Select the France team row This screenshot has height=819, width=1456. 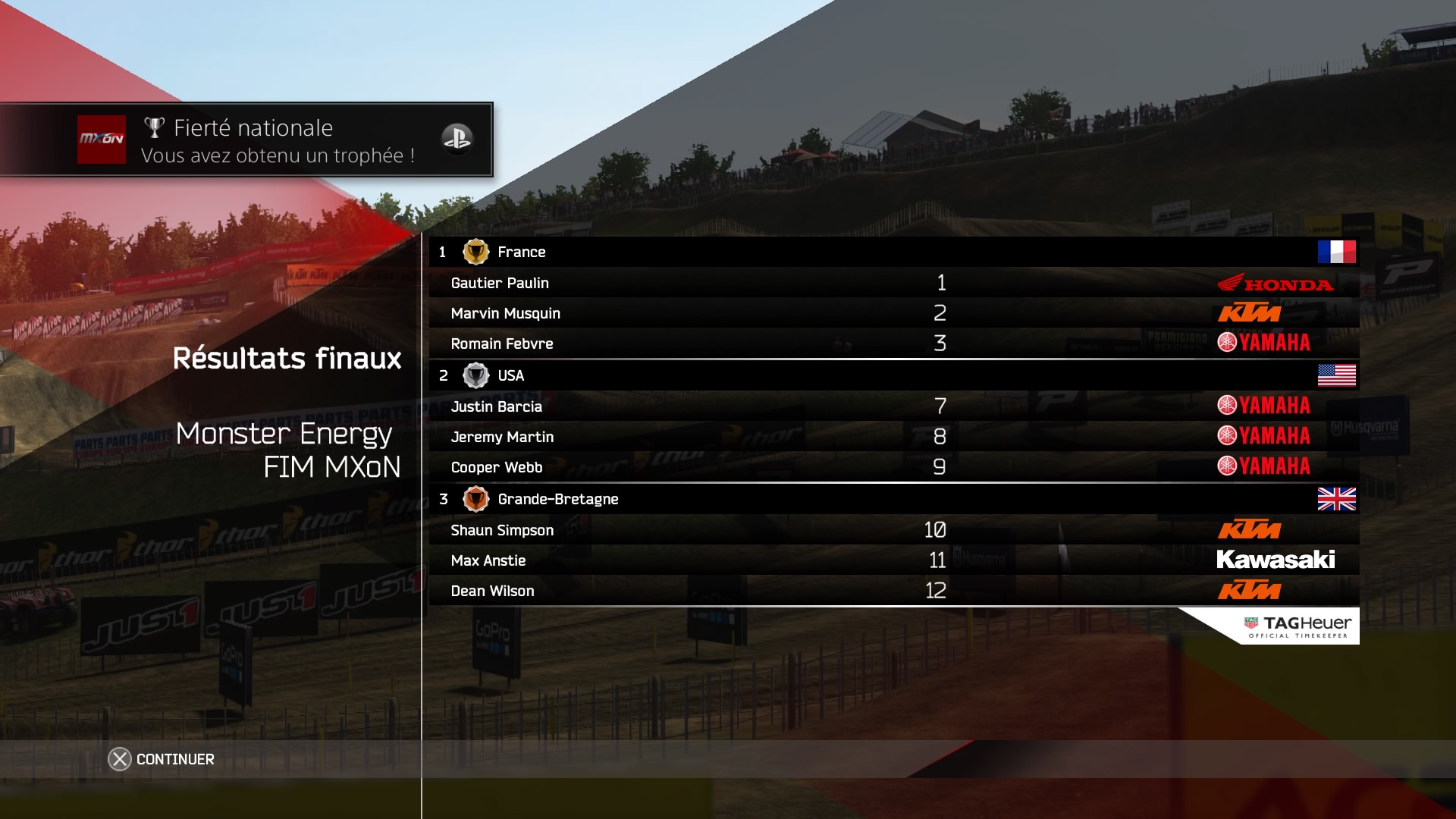pyautogui.click(x=893, y=252)
